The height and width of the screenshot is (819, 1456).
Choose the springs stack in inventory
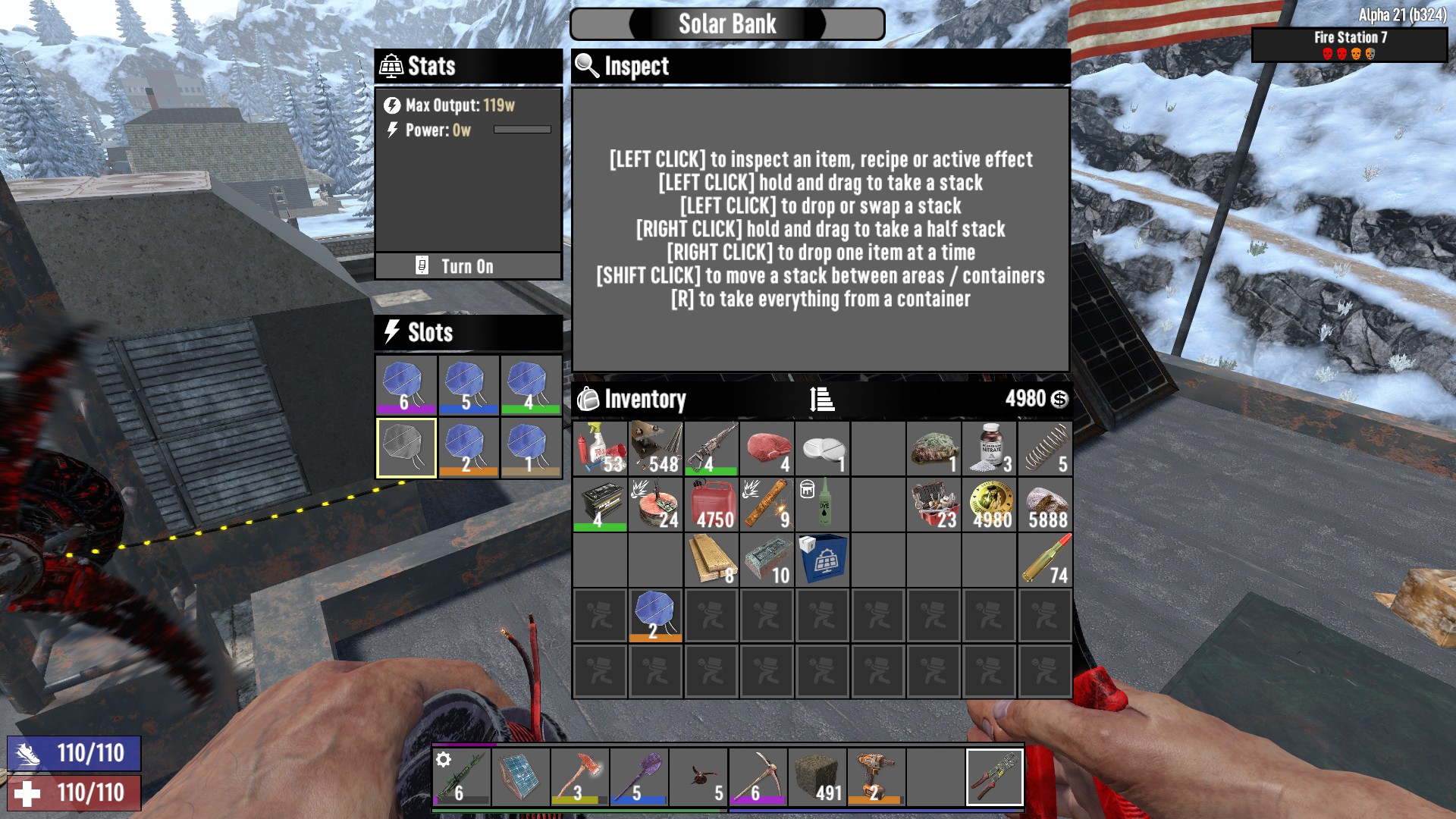(1045, 448)
